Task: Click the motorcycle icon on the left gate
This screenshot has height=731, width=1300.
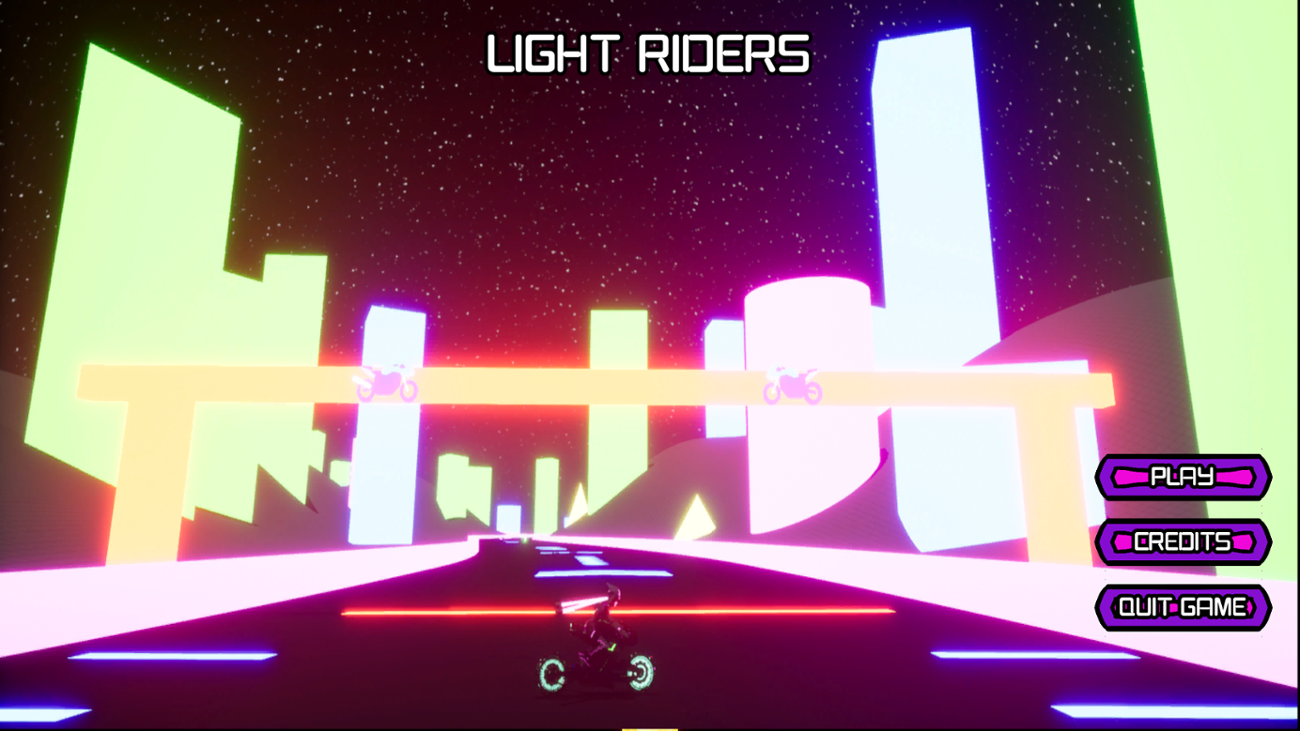Action: 385,382
